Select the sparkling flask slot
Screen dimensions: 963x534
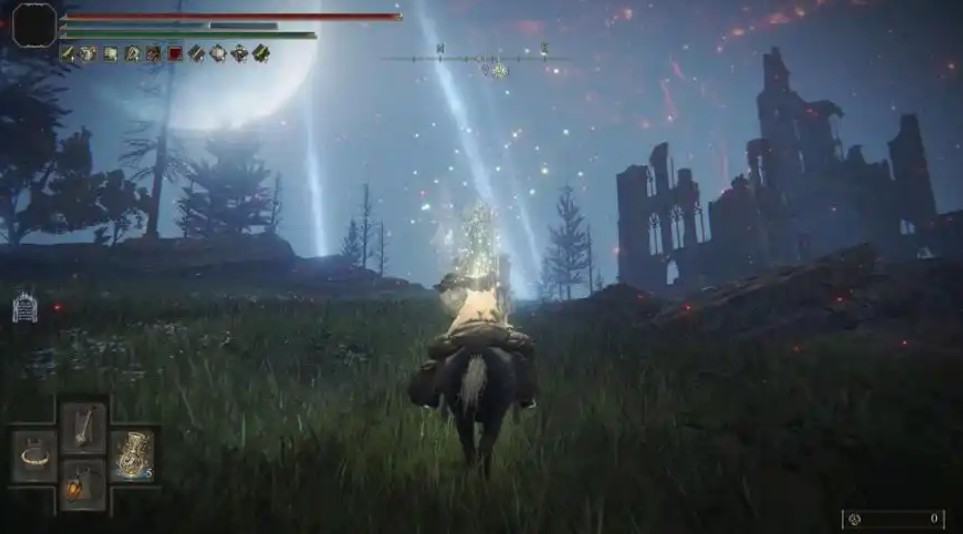tap(132, 455)
